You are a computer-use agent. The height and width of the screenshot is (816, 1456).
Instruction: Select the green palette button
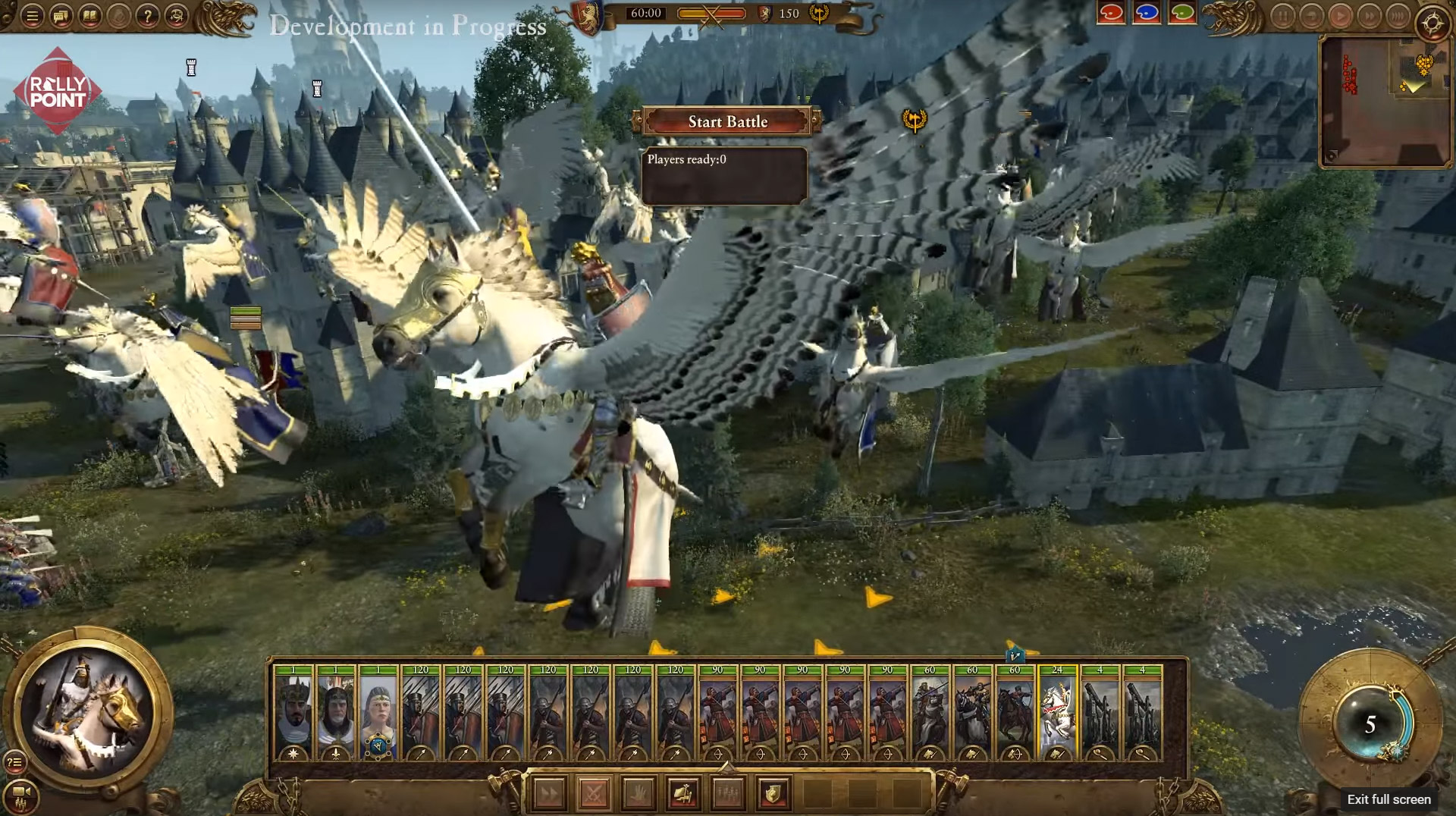tap(1182, 14)
